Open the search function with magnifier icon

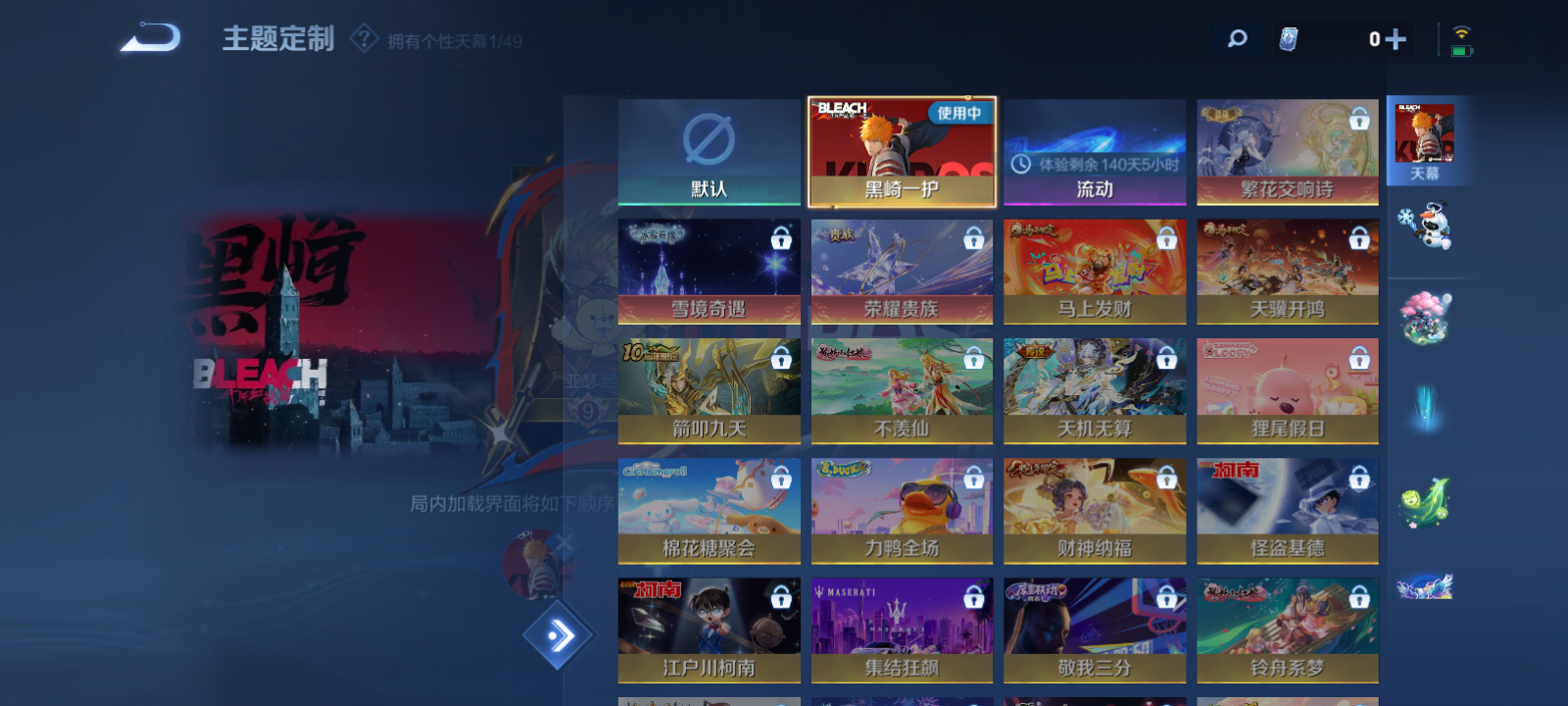[1236, 39]
